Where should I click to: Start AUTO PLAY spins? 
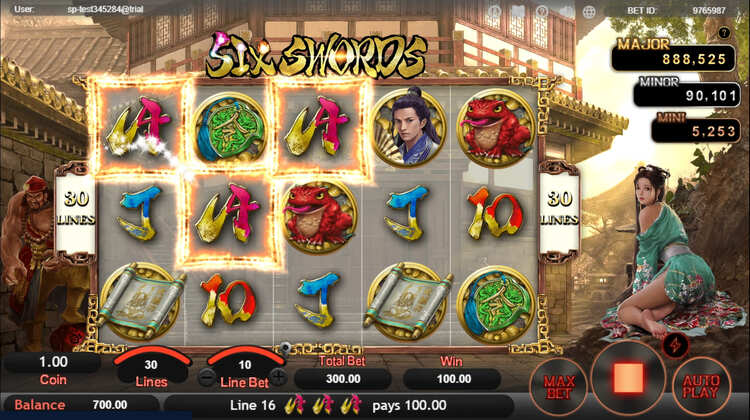(701, 384)
